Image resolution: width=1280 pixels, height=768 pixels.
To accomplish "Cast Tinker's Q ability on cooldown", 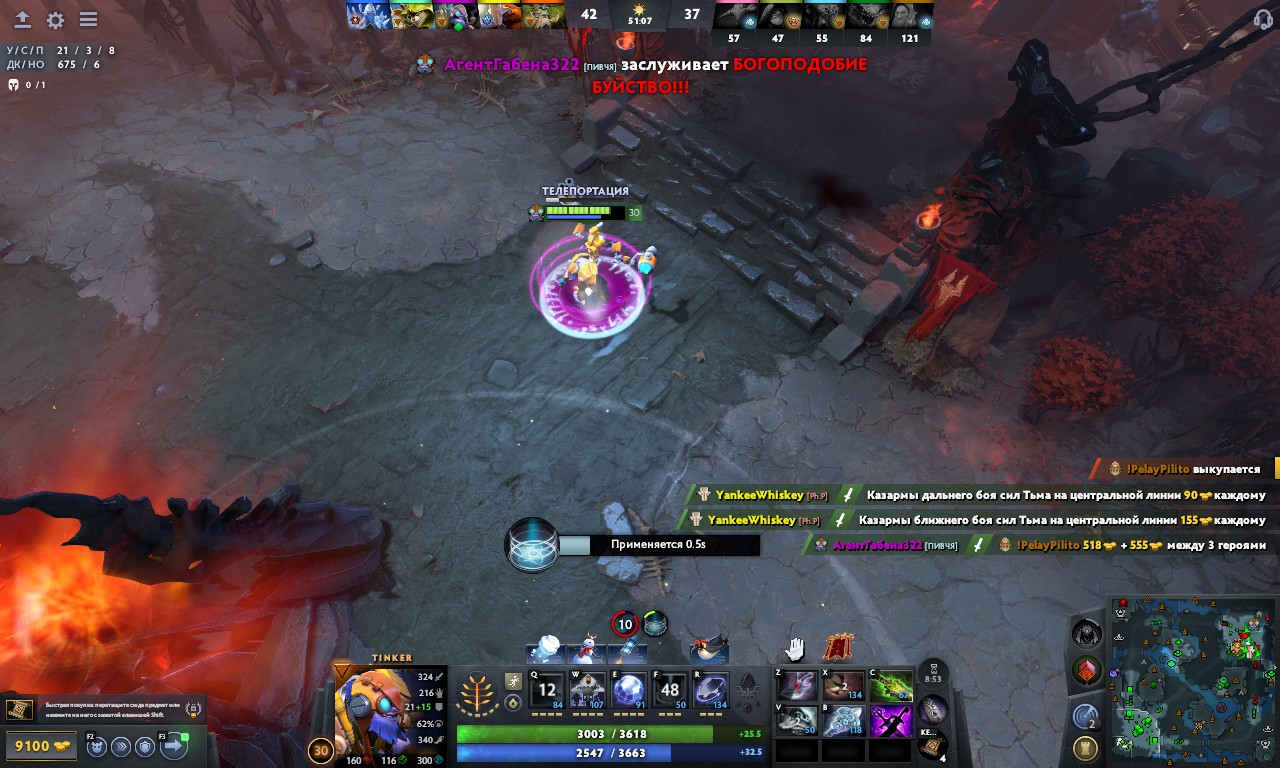I will [x=547, y=690].
